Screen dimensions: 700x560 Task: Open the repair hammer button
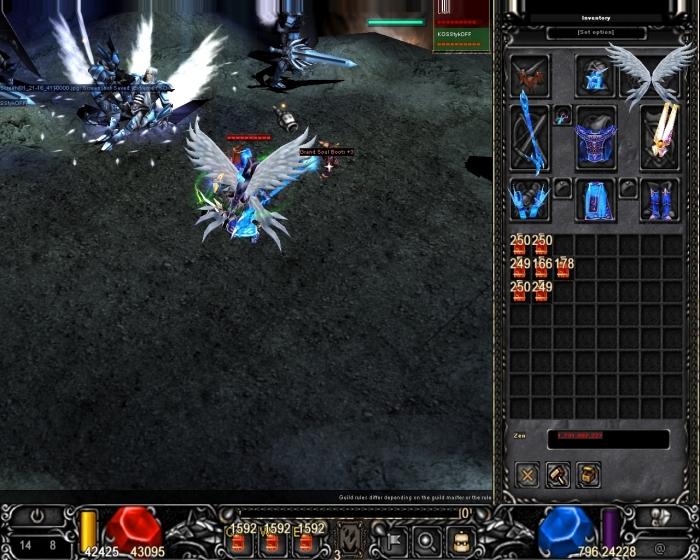click(558, 475)
